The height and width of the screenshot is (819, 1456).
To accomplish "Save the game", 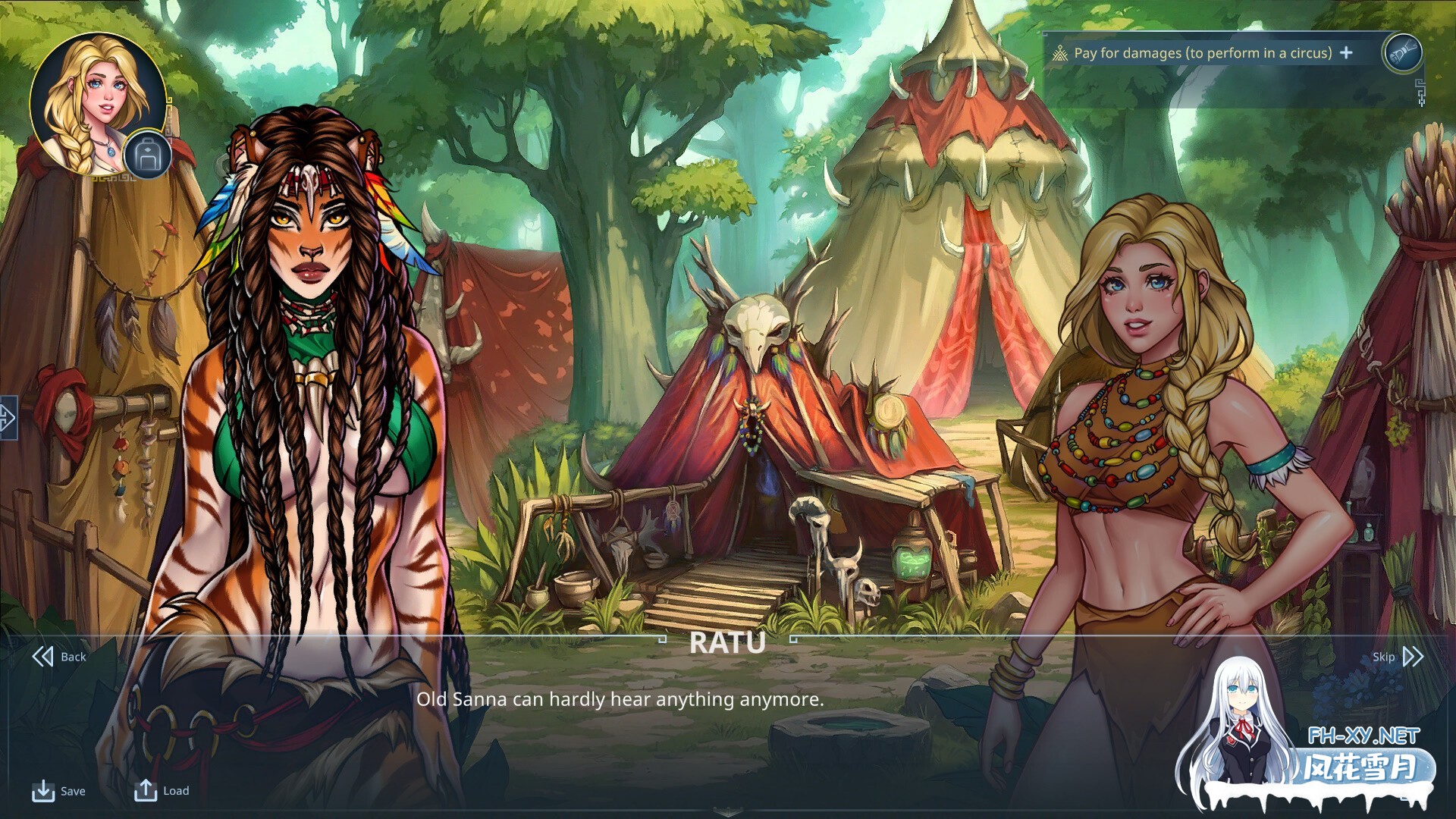I will pos(58,791).
